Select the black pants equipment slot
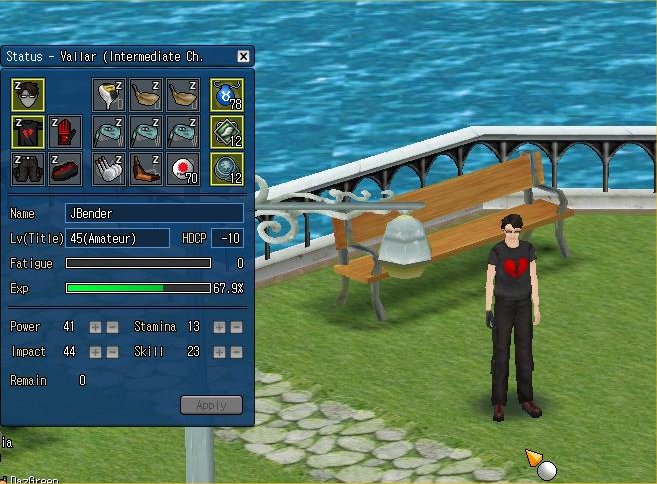Viewport: 657px width, 484px height. click(28, 168)
